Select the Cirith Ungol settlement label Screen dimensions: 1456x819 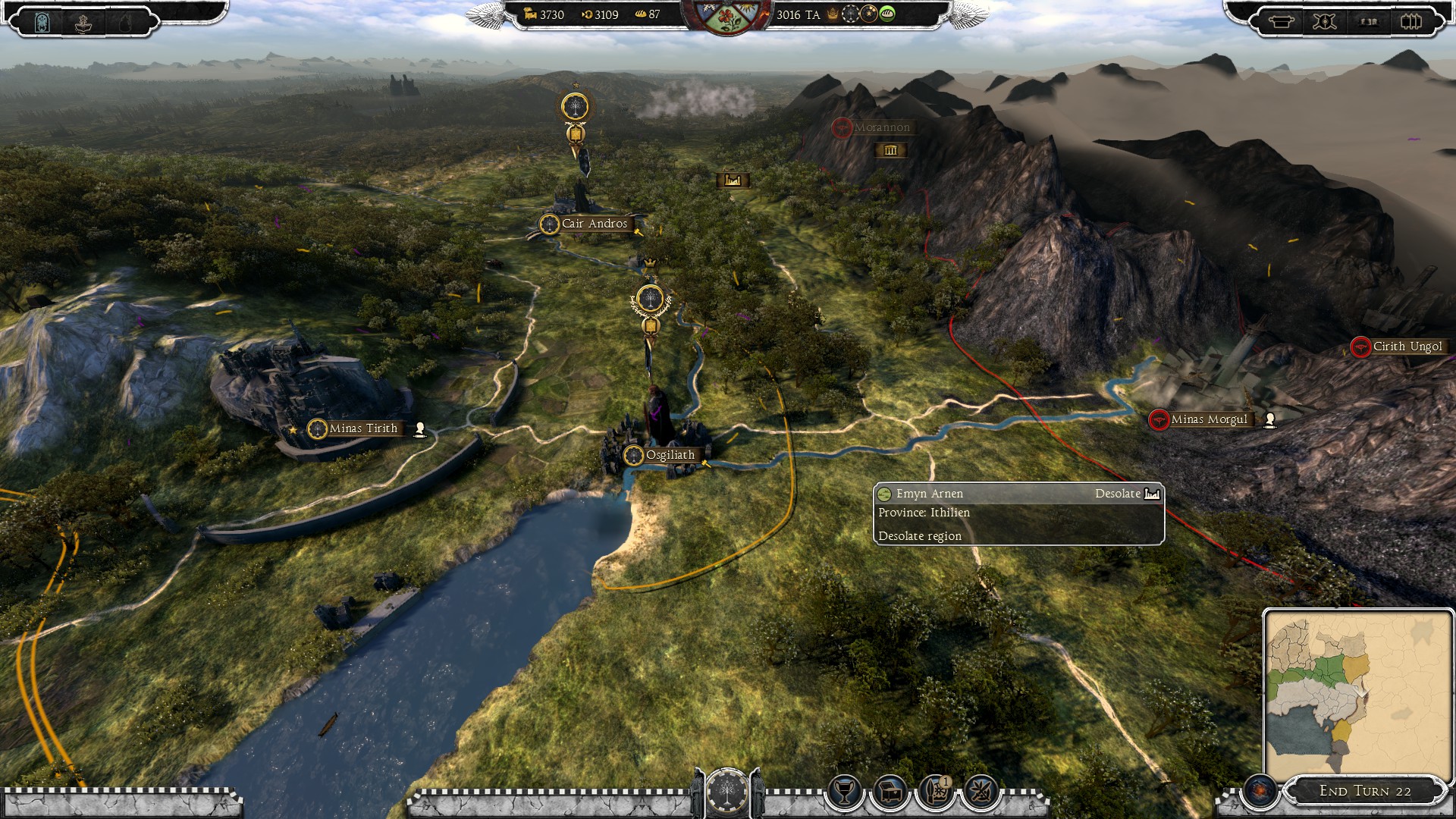(1407, 347)
